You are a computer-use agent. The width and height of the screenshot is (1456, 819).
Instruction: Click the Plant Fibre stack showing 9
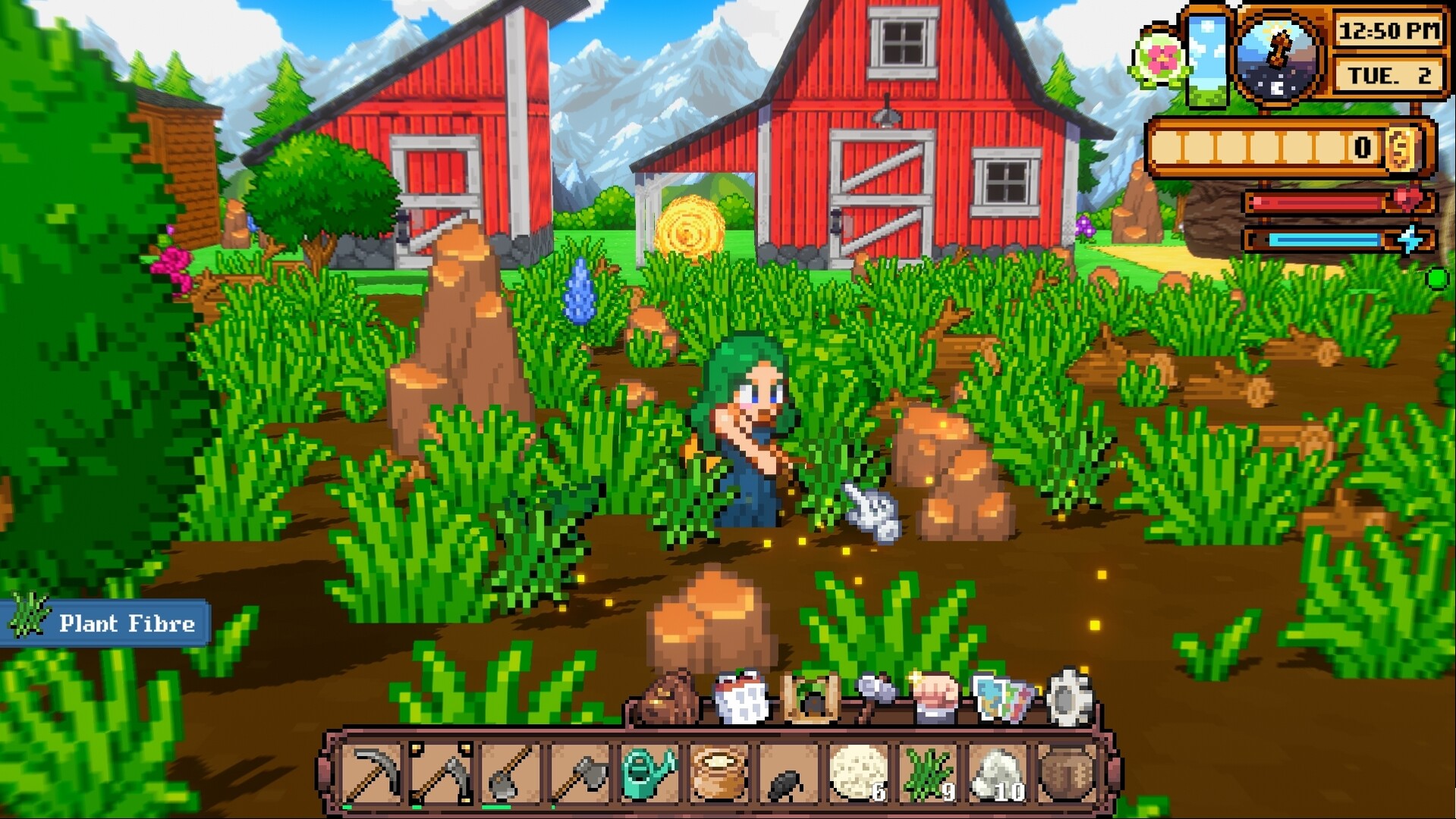[928, 775]
